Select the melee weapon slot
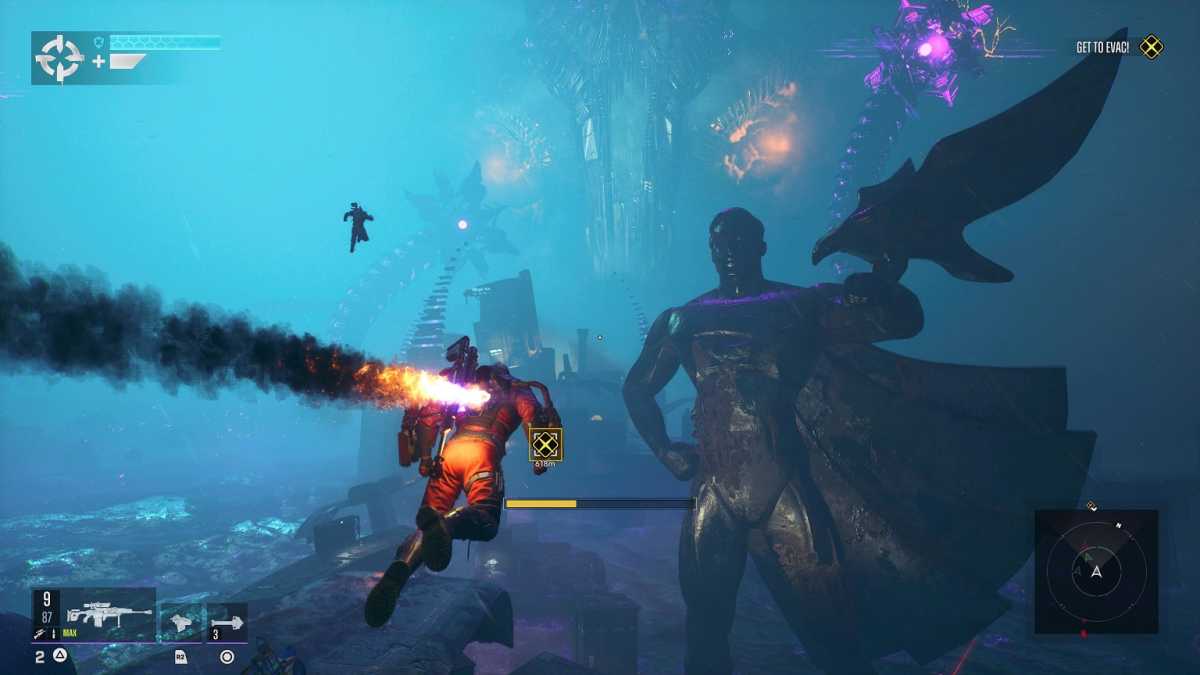The height and width of the screenshot is (675, 1200). coord(182,622)
